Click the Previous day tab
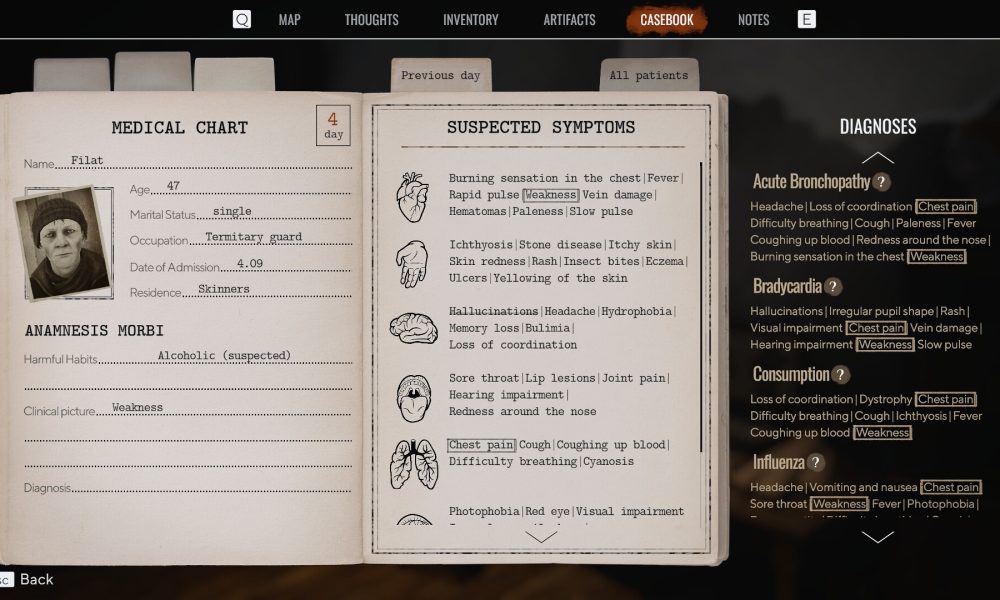 (440, 75)
